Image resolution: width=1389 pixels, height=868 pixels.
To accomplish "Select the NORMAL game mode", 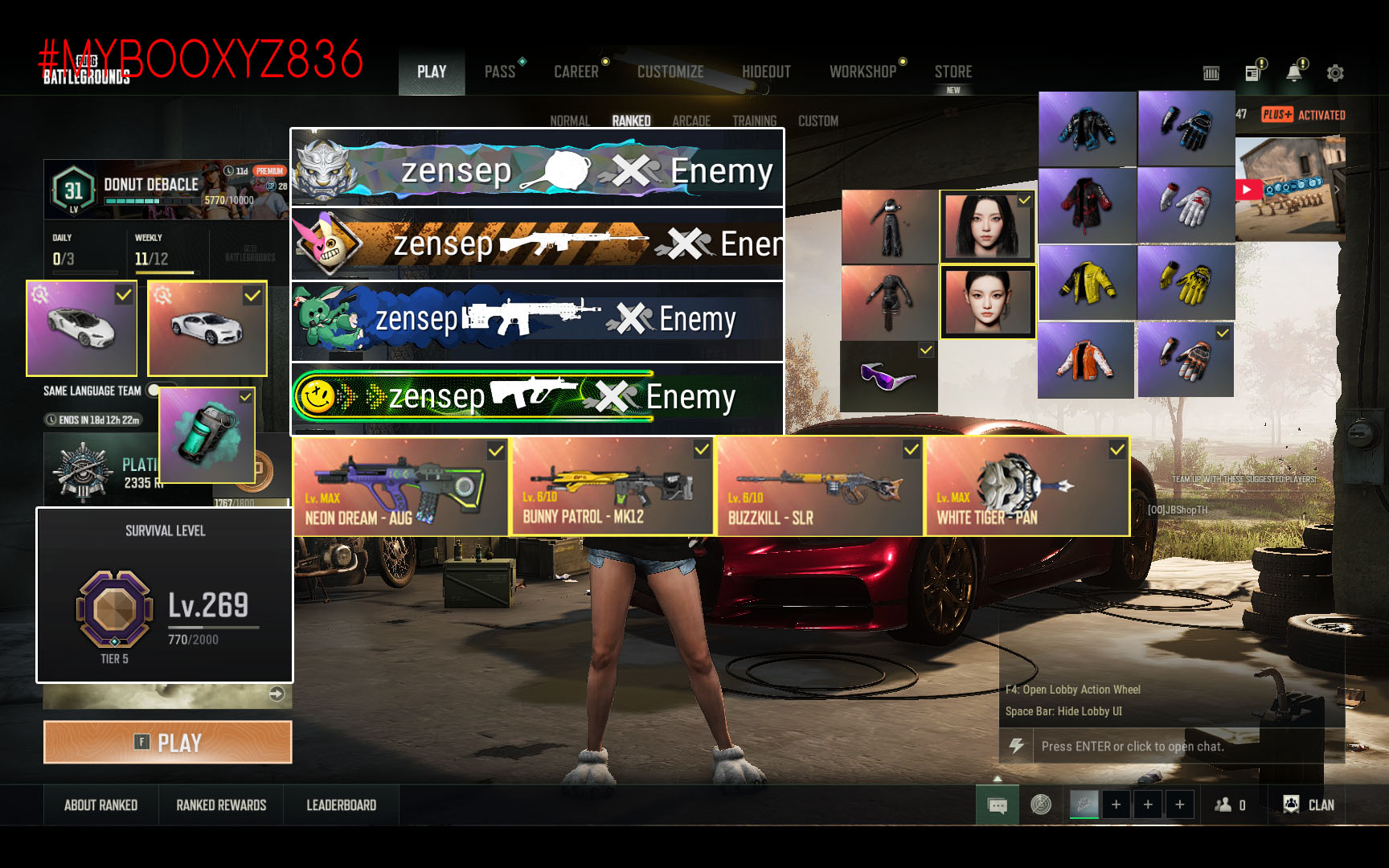I will pos(570,121).
